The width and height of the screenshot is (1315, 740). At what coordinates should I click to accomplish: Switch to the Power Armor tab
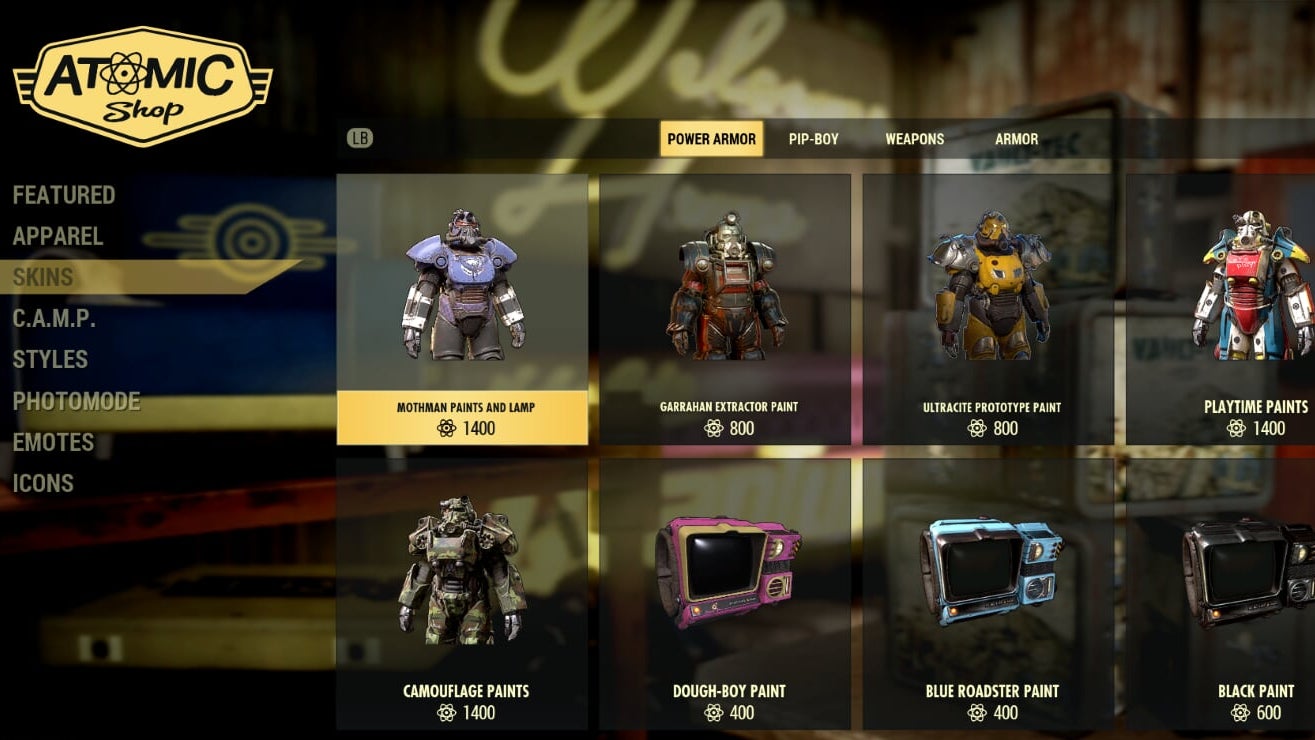(711, 139)
